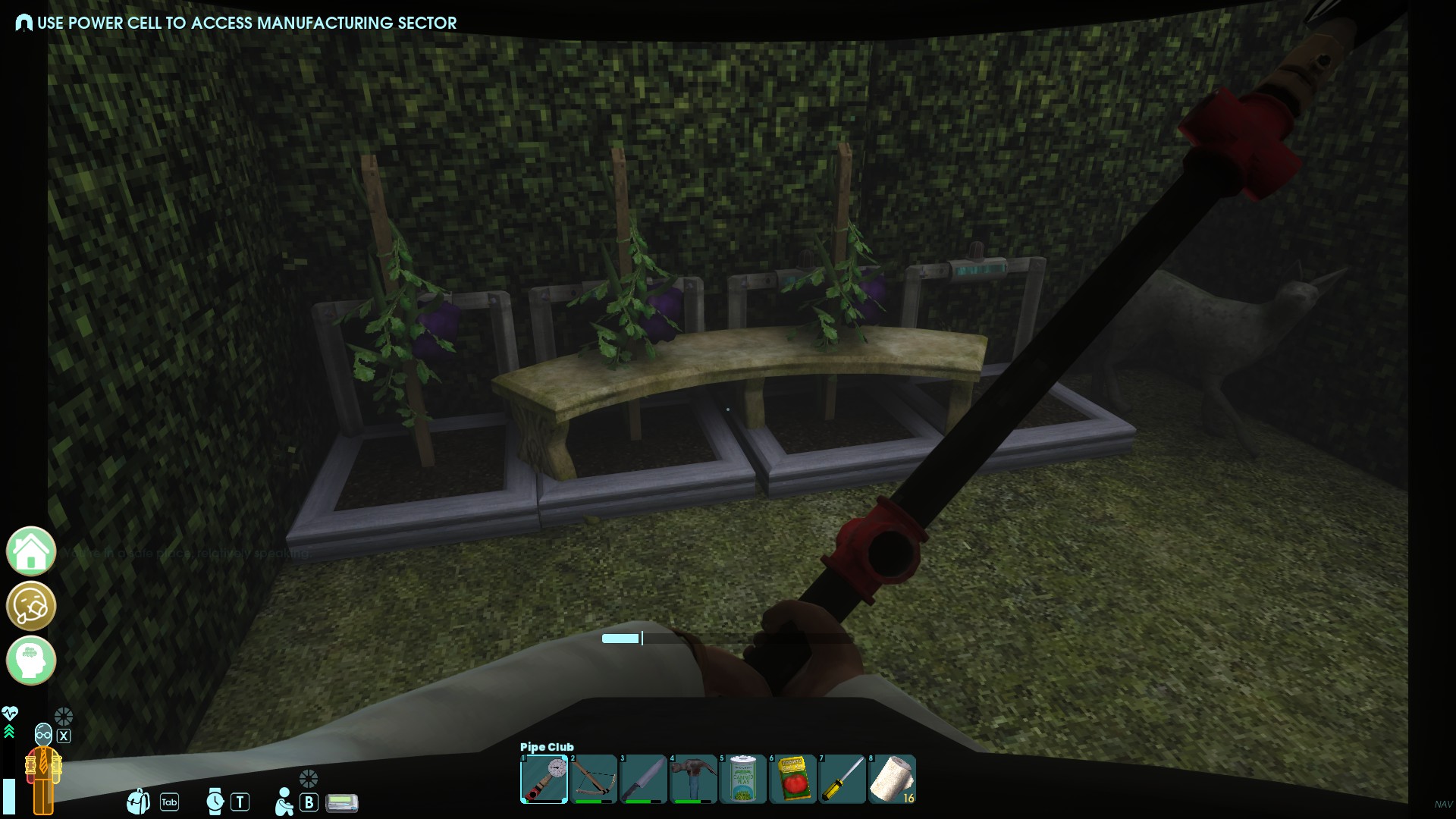Inspect the gold thirsty-face status icon

coord(31,606)
